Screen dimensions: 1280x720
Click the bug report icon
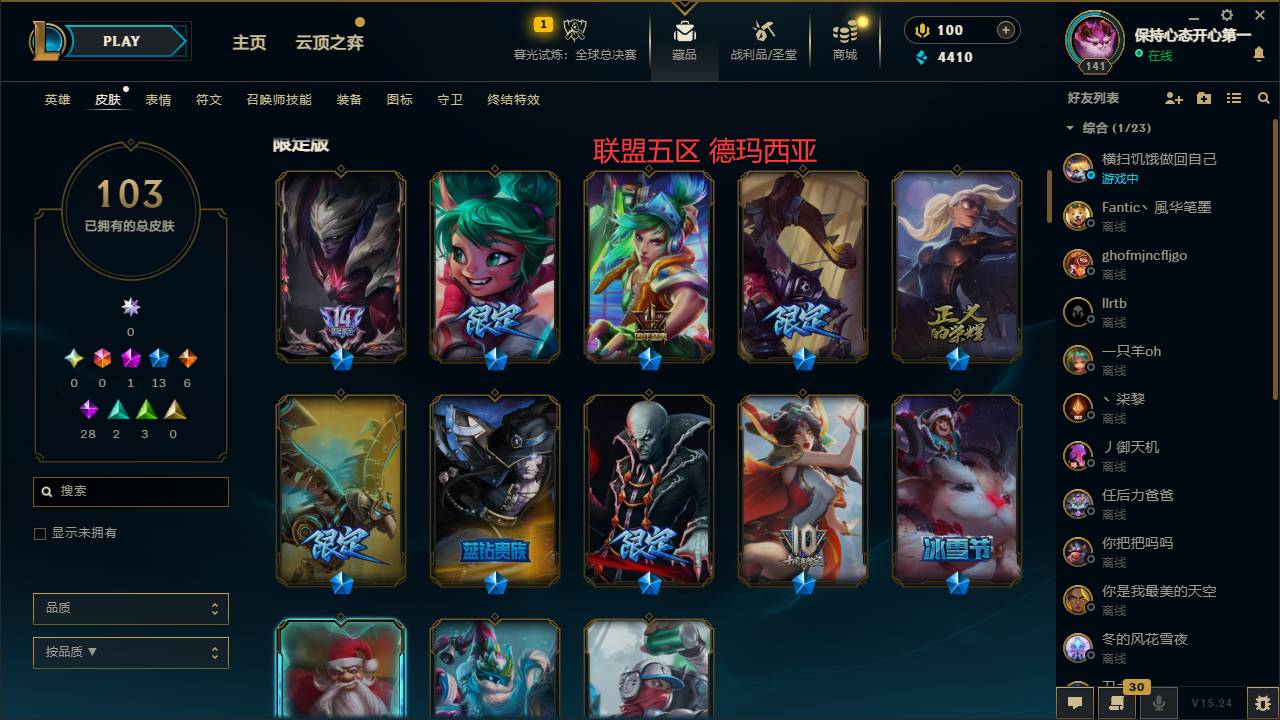coord(1257,704)
